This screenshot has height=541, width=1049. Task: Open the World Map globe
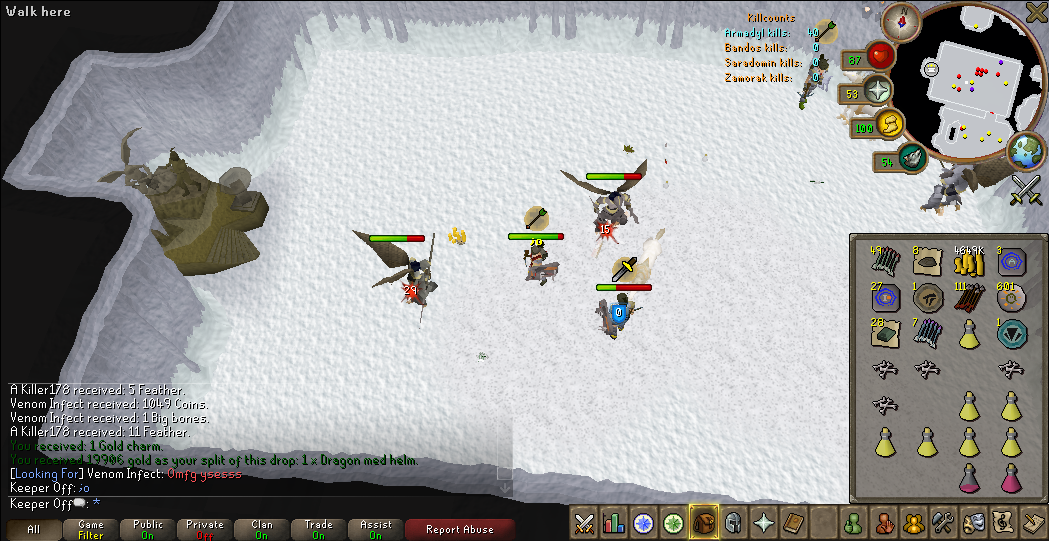pos(1025,152)
